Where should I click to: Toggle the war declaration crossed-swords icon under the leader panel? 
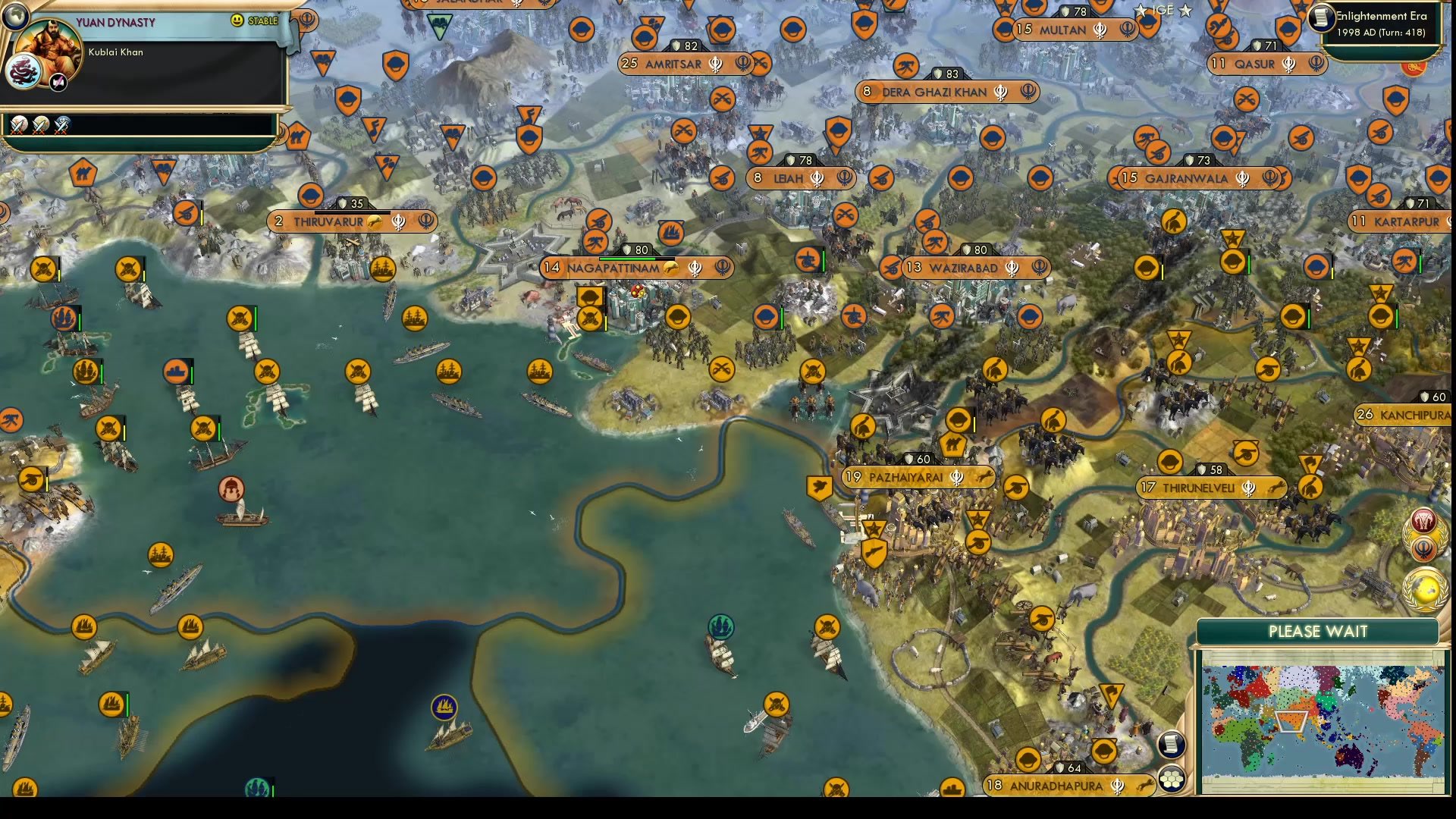[17, 126]
